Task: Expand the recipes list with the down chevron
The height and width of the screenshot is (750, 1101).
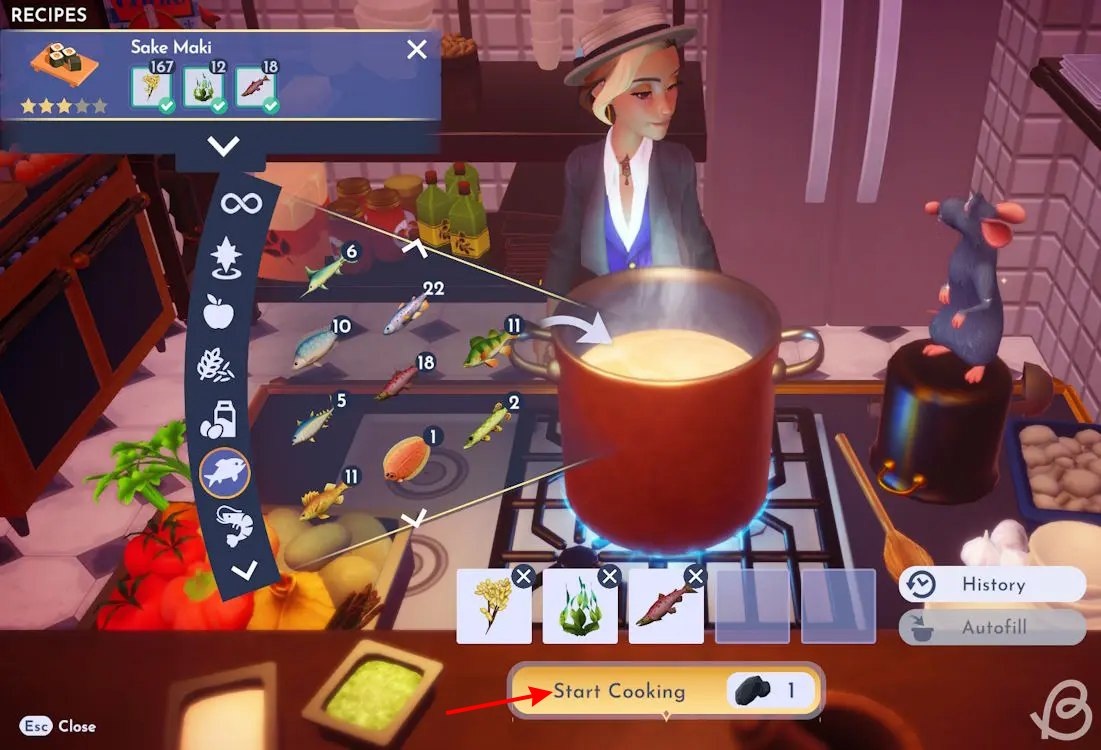Action: (x=223, y=147)
